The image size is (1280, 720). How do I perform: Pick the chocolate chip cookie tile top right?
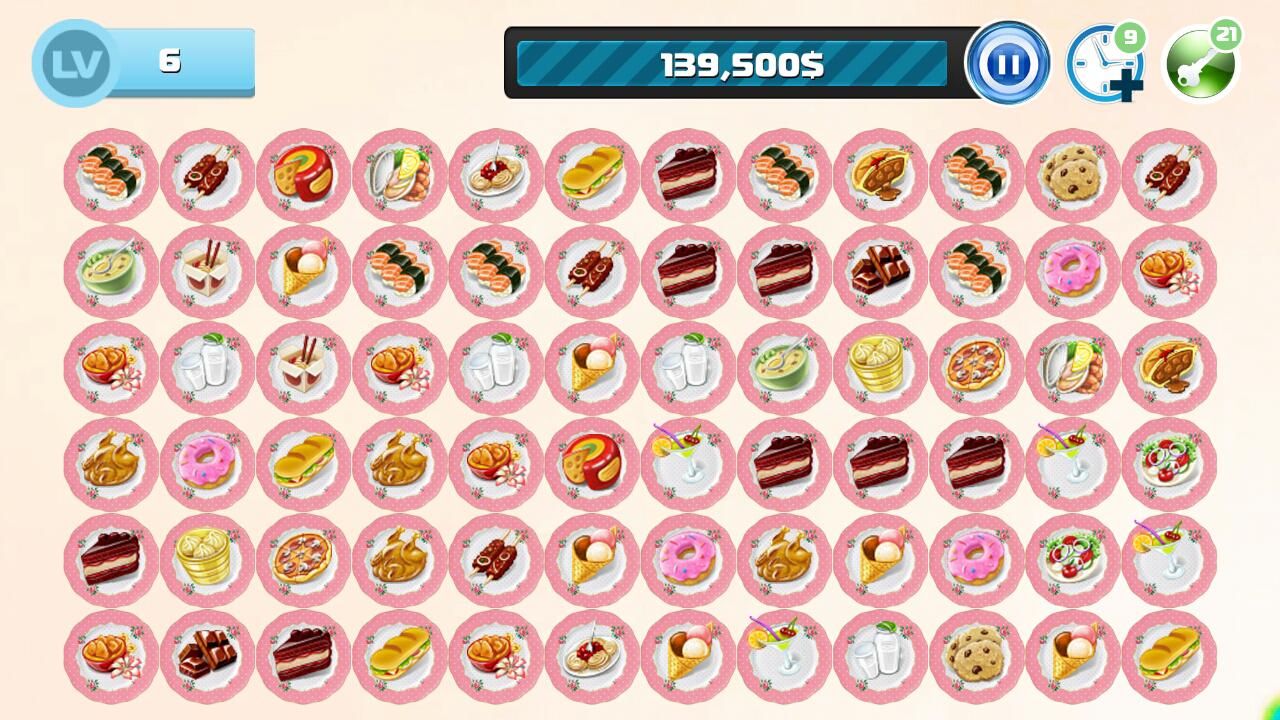[1071, 176]
